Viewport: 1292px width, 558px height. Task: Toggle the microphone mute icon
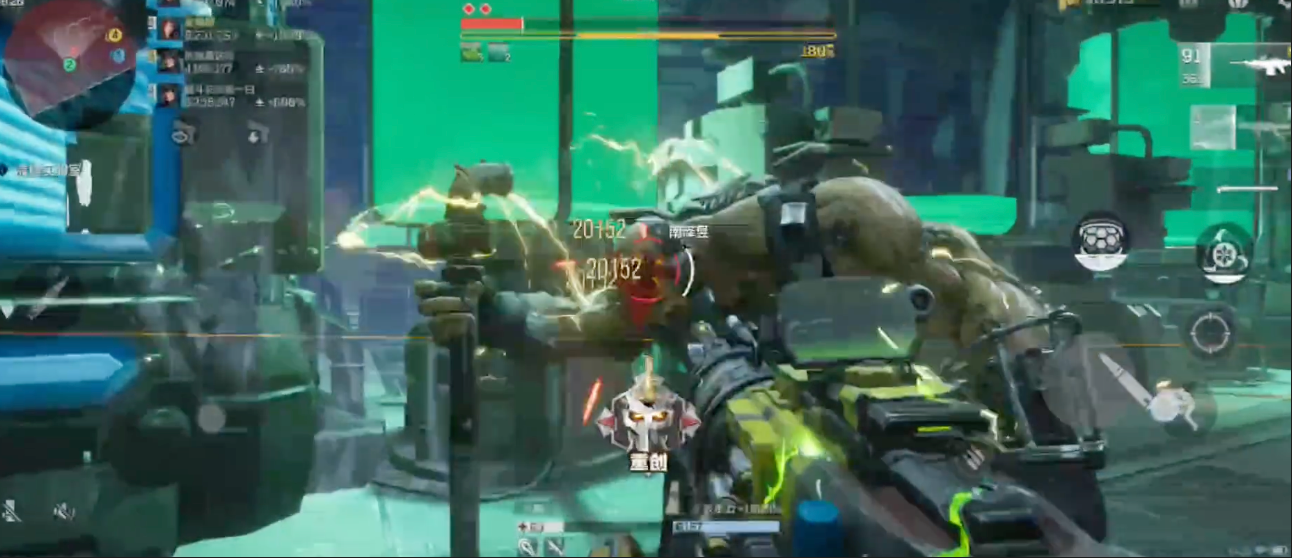click(12, 512)
